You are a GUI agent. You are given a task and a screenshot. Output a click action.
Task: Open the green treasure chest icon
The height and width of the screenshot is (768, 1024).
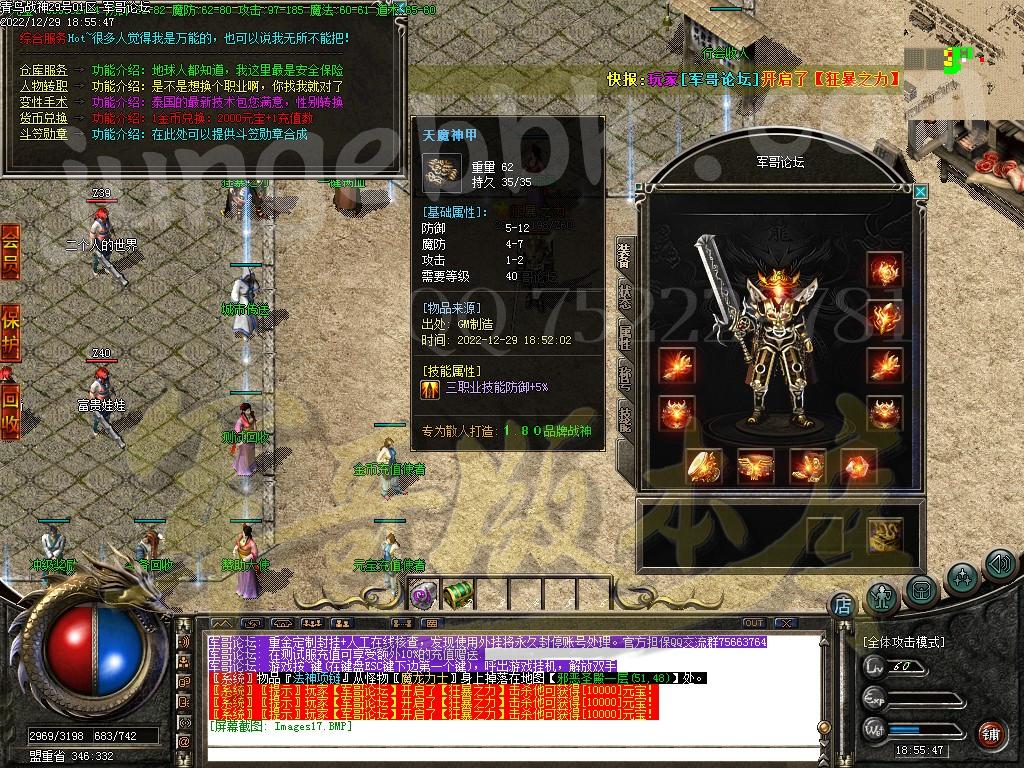[457, 595]
